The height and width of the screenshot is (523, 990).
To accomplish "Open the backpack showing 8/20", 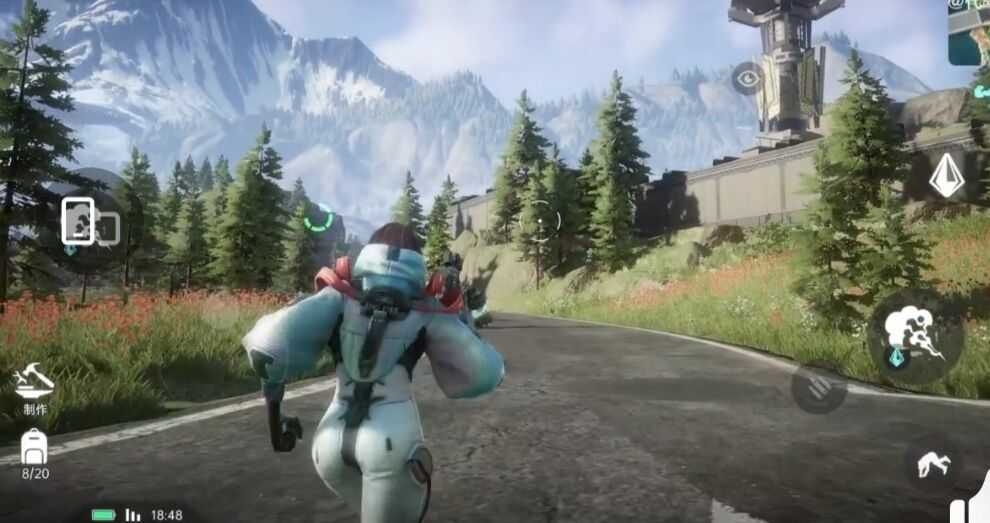I will (x=35, y=450).
